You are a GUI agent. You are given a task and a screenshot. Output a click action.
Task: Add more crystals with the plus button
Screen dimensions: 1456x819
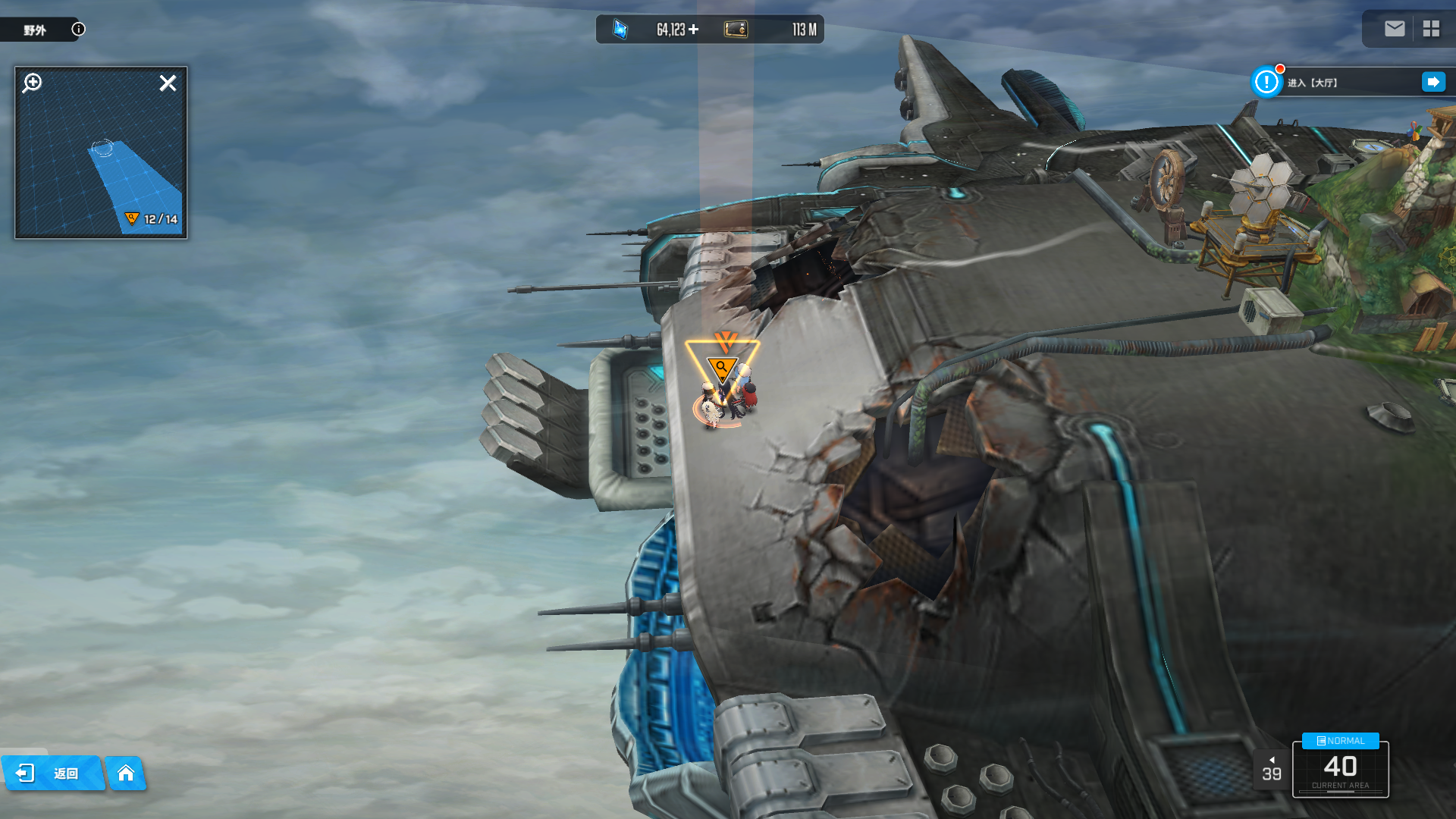694,30
